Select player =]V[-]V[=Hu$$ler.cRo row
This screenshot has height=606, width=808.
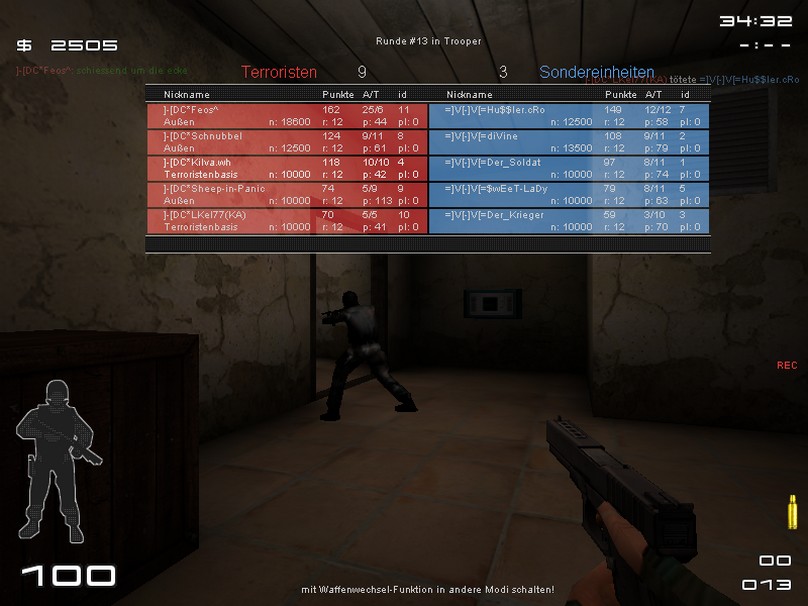coord(569,115)
